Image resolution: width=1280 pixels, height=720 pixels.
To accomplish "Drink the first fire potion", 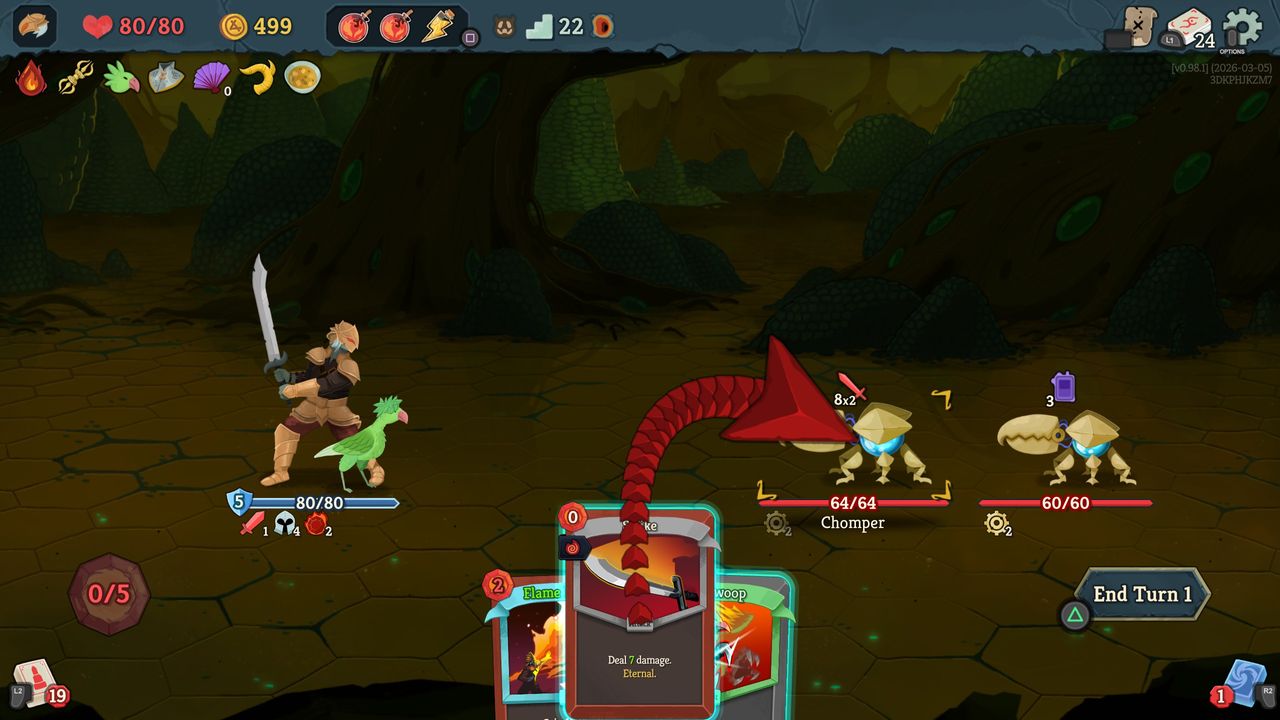I will pos(351,27).
